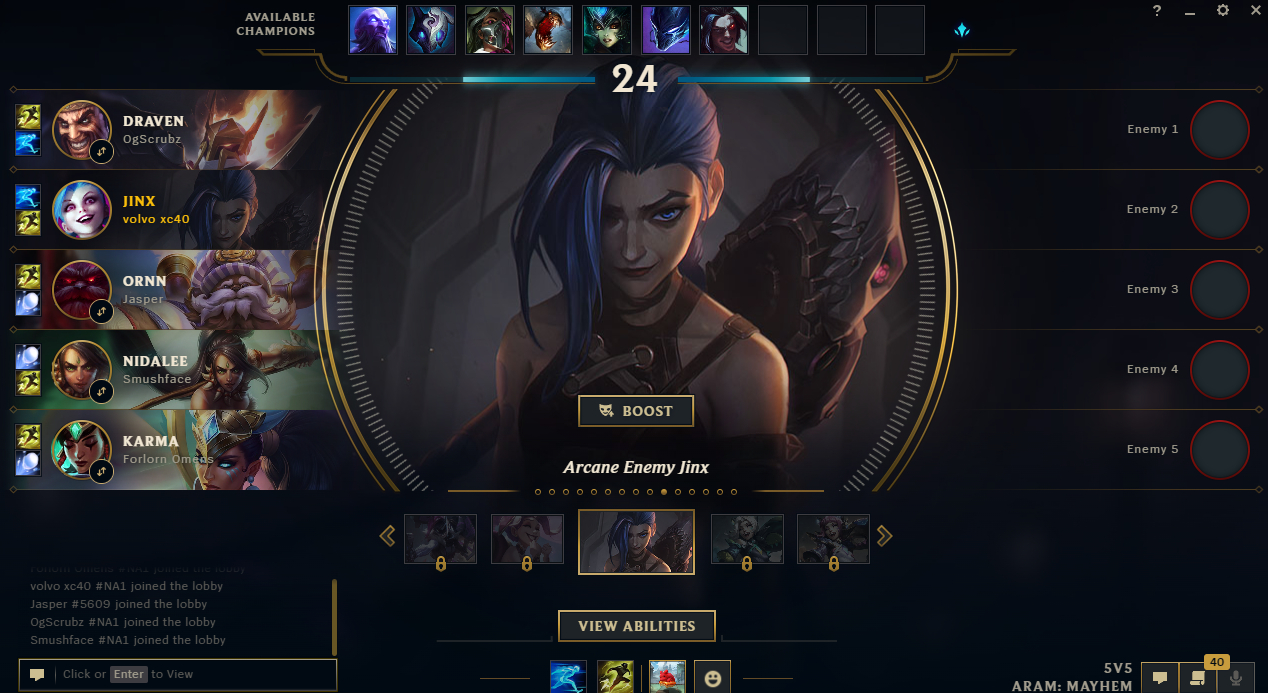
Task: Show the next skin with right arrow
Action: tap(884, 537)
